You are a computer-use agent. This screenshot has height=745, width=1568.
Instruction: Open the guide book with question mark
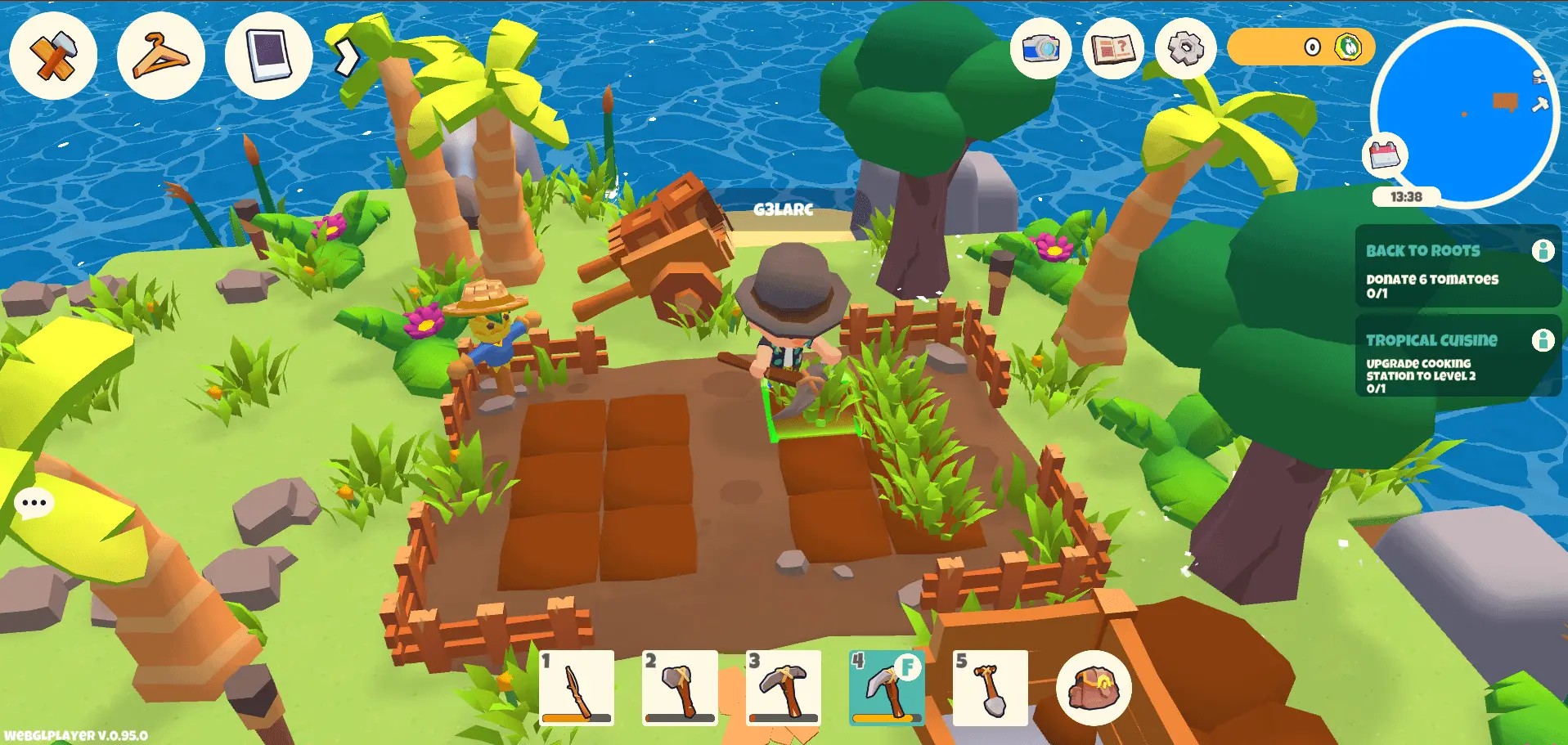(1112, 48)
